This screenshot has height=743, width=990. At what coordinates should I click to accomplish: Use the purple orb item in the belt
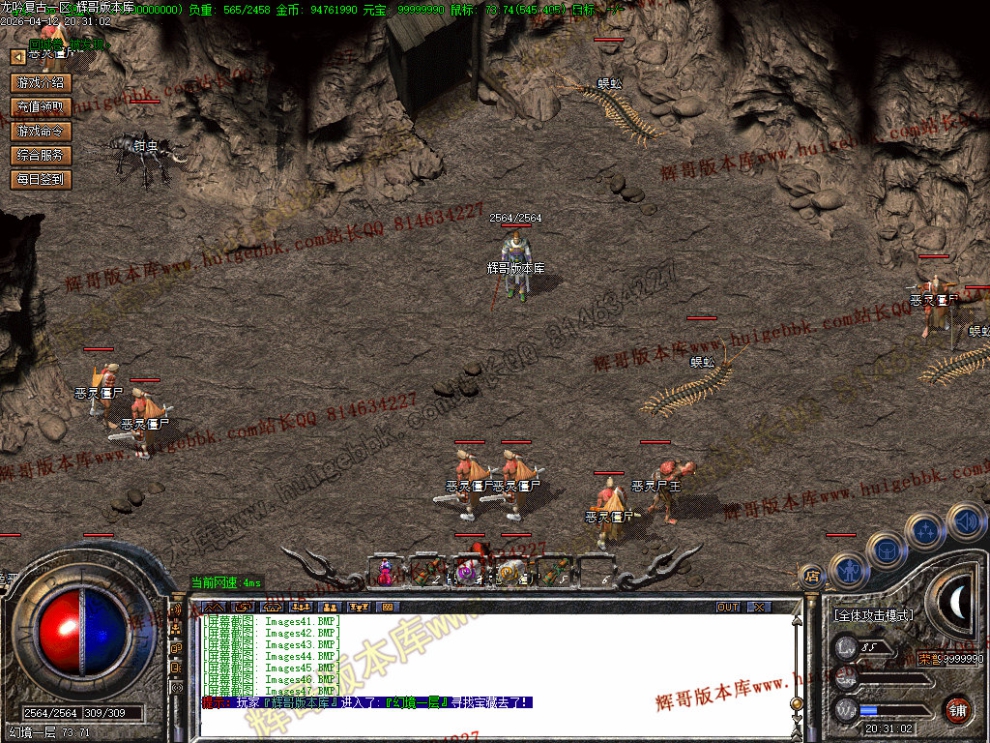pyautogui.click(x=466, y=571)
